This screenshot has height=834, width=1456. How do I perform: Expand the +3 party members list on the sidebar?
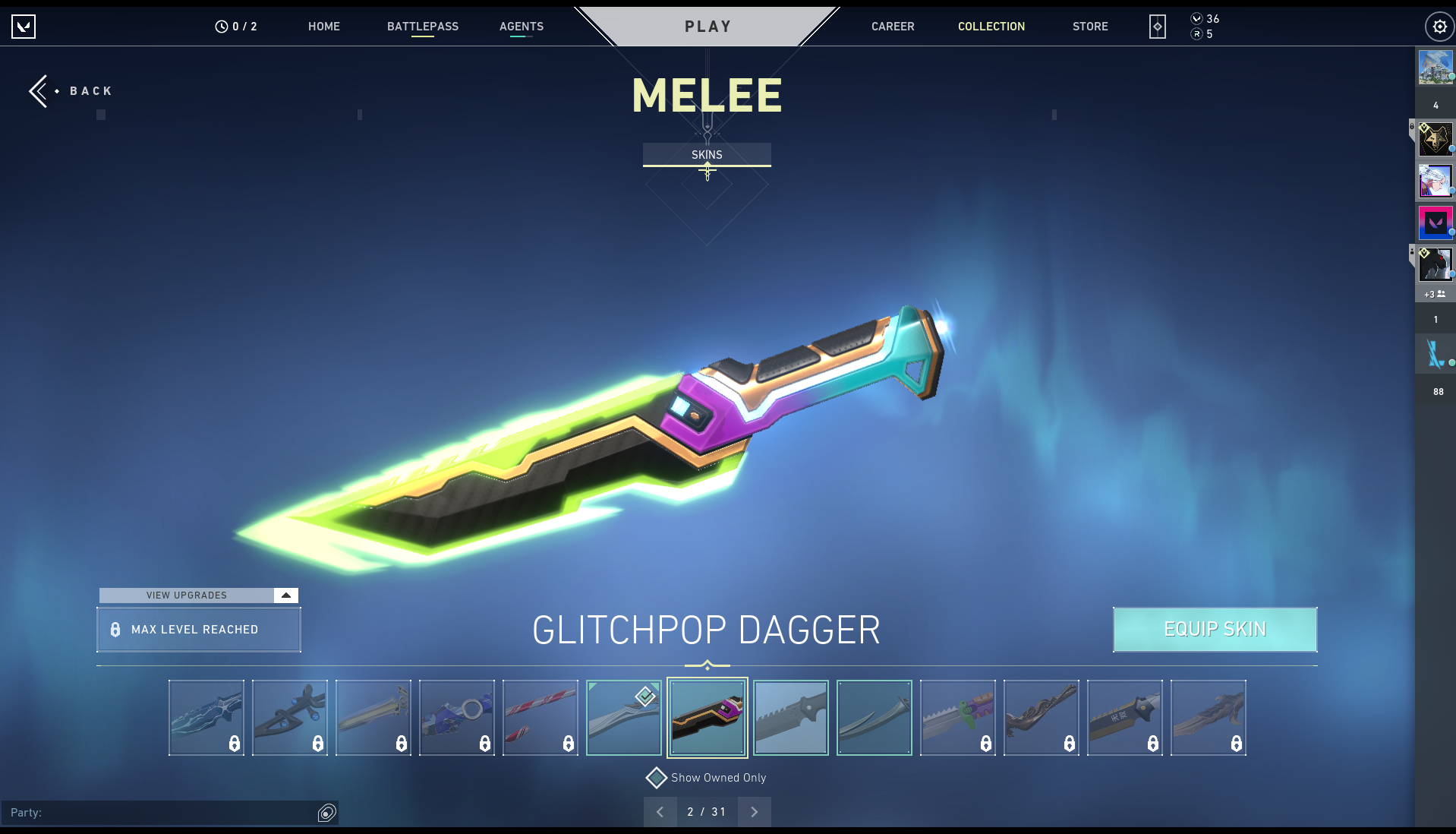coord(1433,295)
